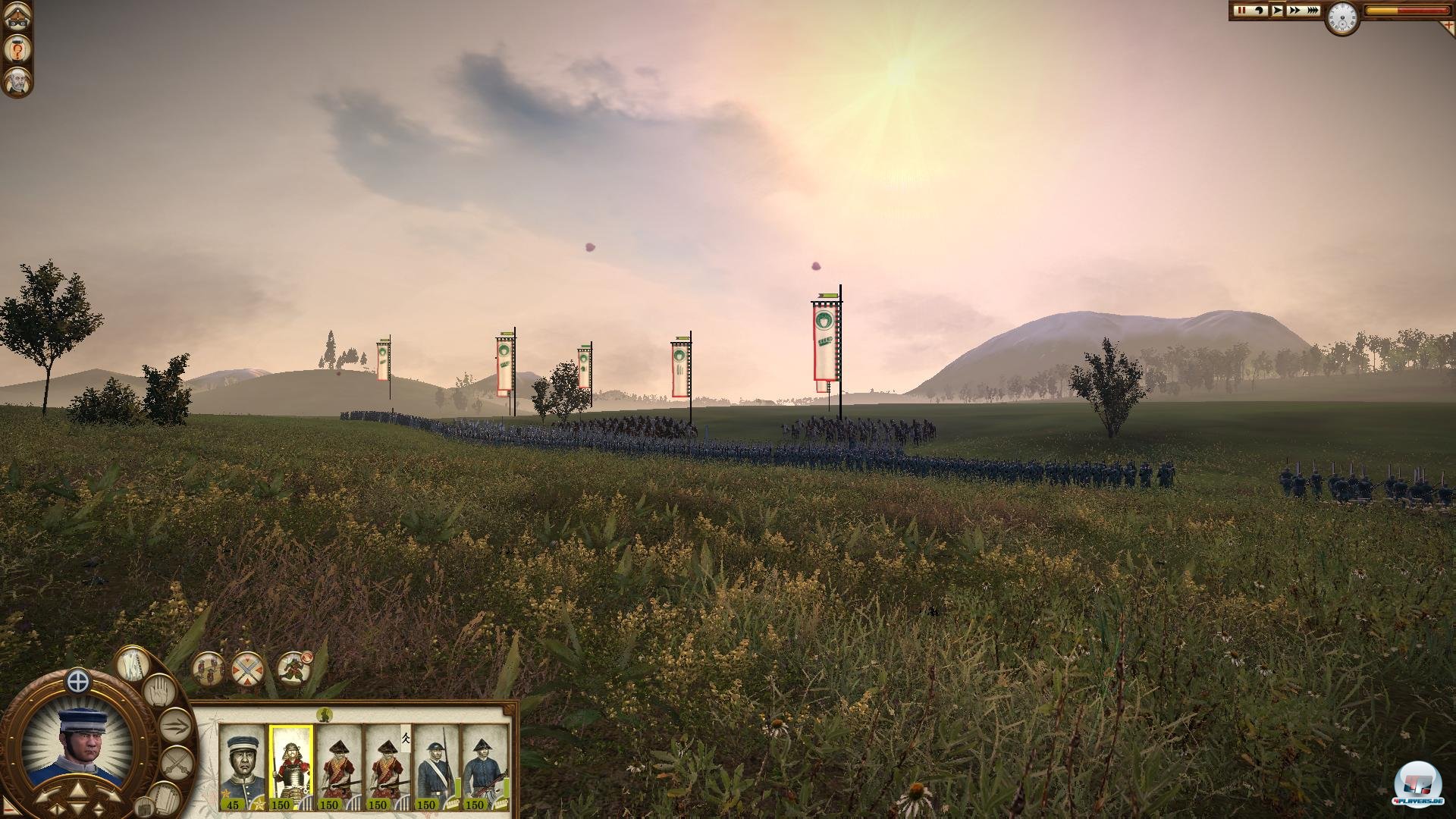Screen dimensions: 1456x819
Task: Pause the battle
Action: click(x=1241, y=11)
